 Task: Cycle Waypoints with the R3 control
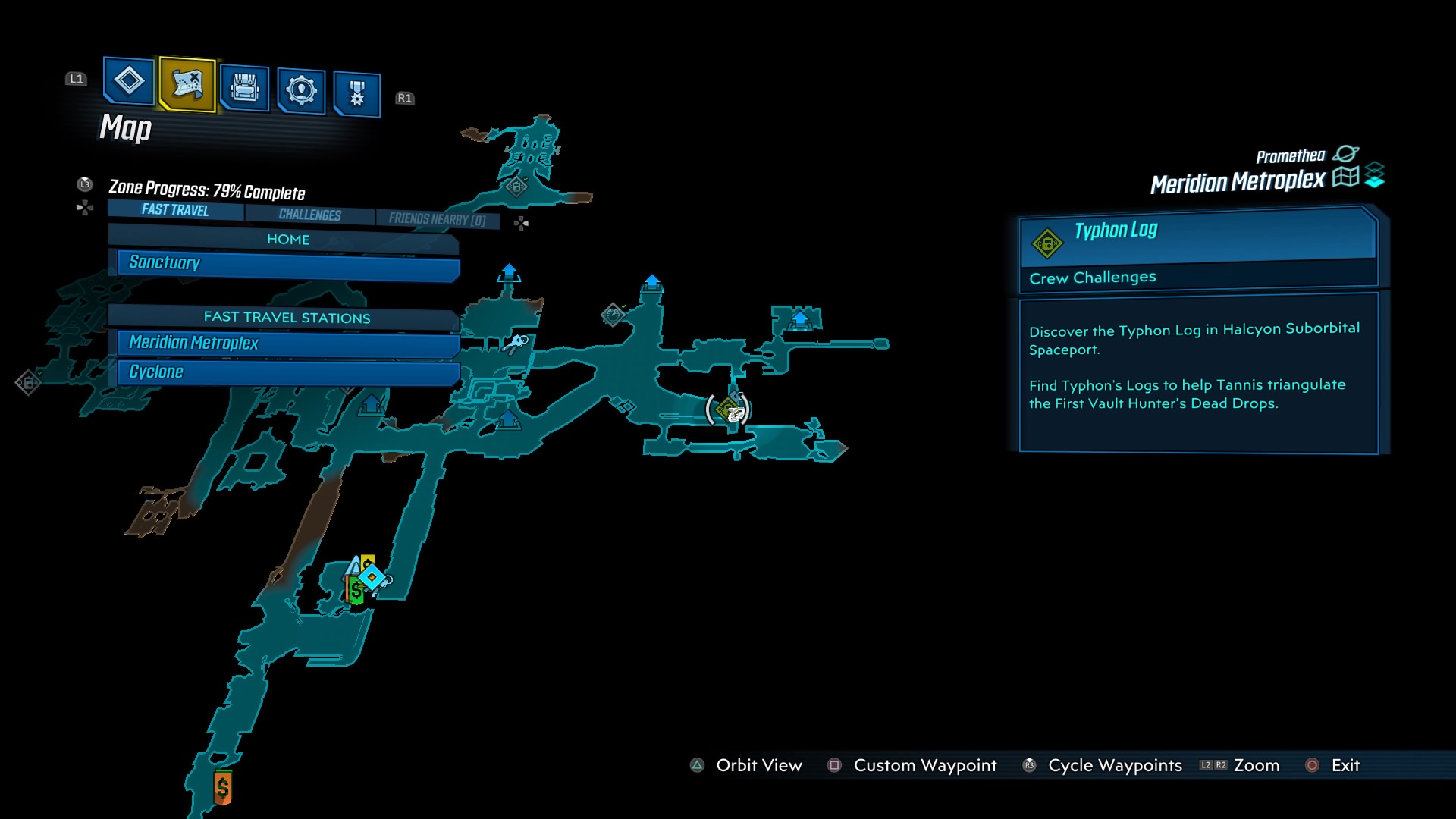pos(1029,765)
